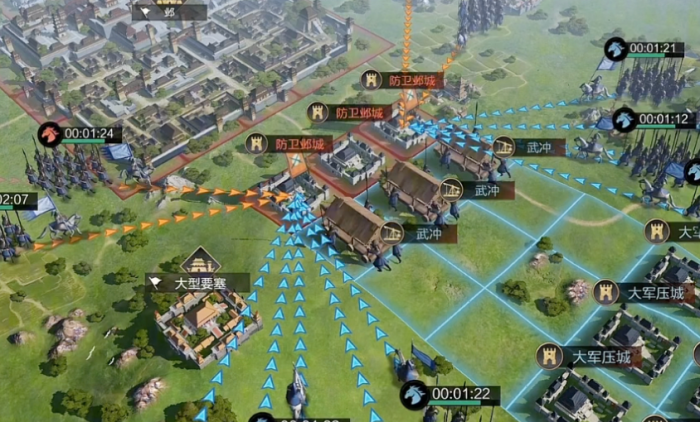This screenshot has height=422, width=700.
Task: Tap the 邺 city name banner
Action: coord(169,13)
